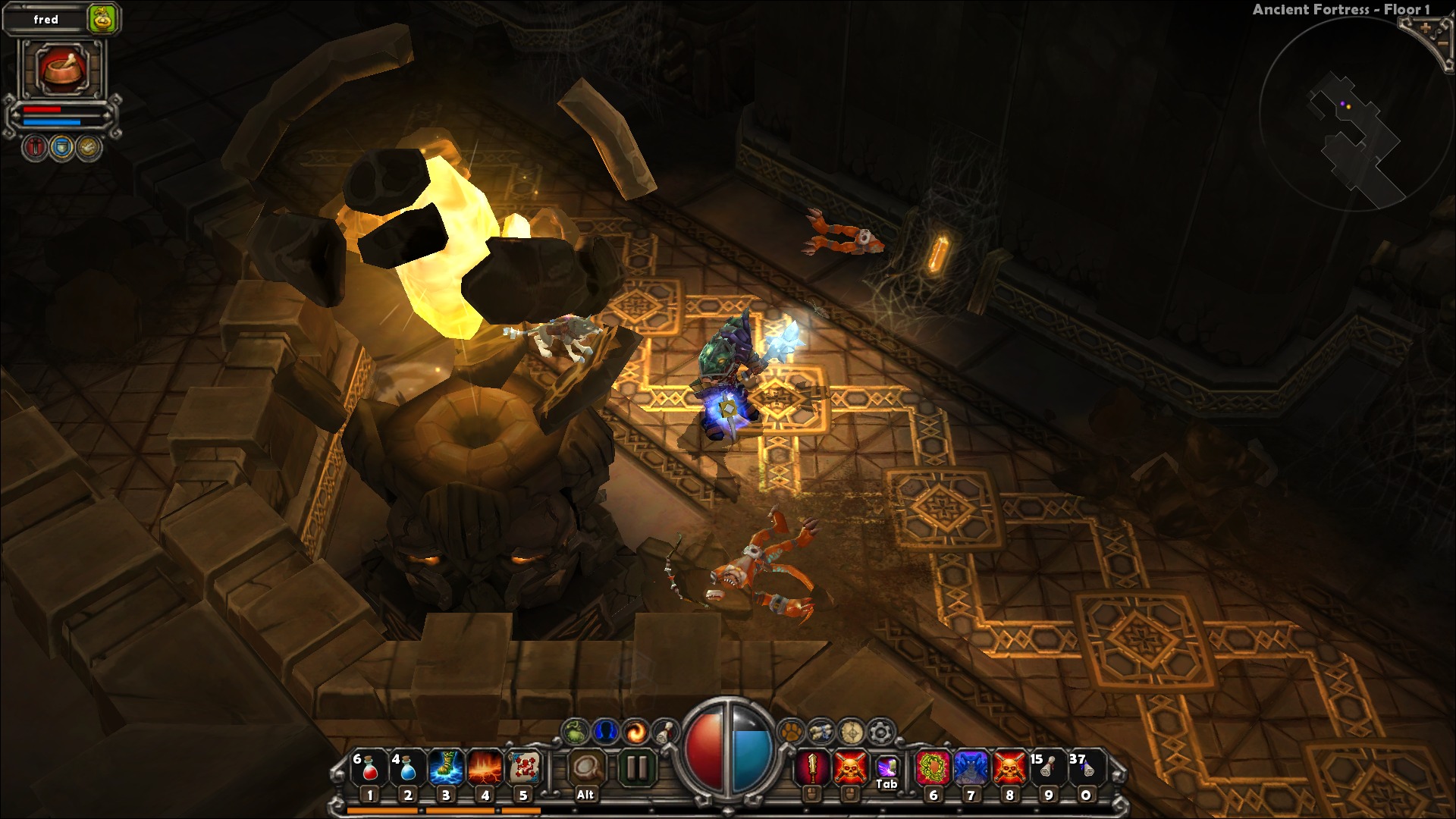Activate the green thorny wreath skill
This screenshot has width=1456, height=819.
[933, 768]
